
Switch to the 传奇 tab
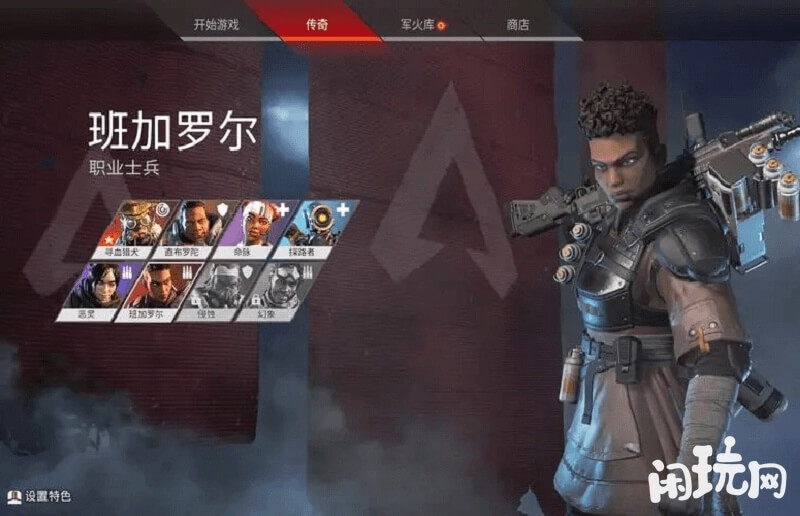[x=317, y=23]
